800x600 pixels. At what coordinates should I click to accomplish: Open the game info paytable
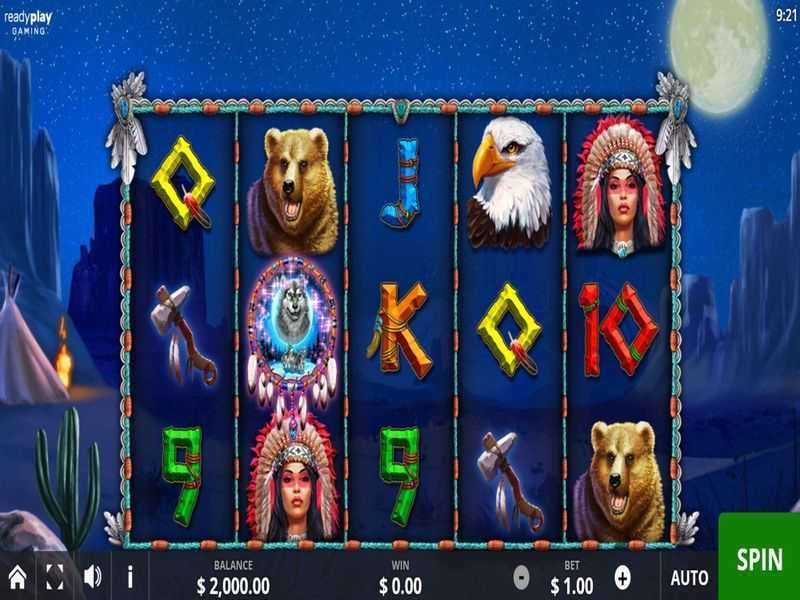pyautogui.click(x=130, y=576)
